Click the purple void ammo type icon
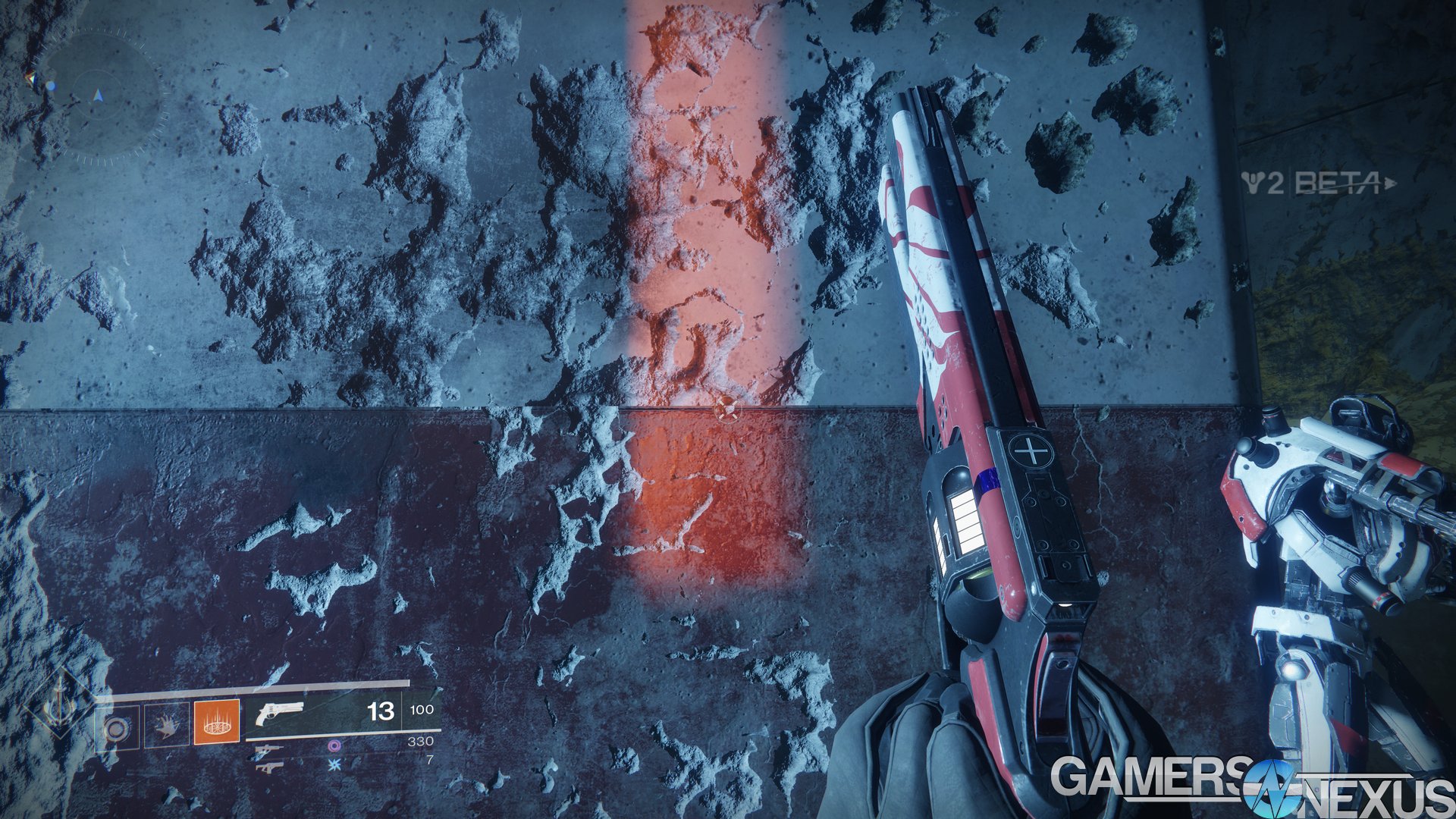The image size is (1456, 819). pyautogui.click(x=333, y=746)
